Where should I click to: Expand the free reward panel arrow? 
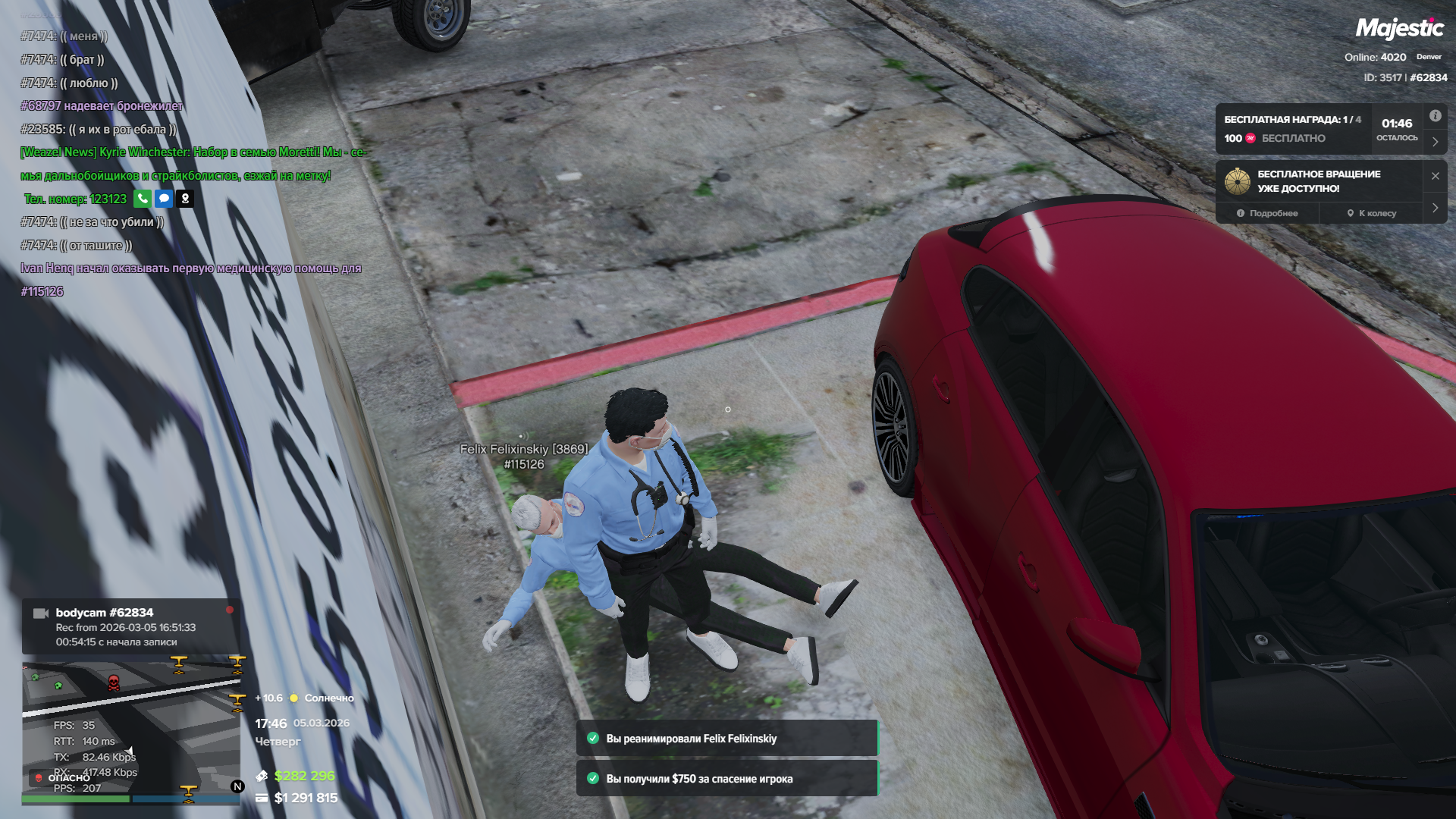1435,142
